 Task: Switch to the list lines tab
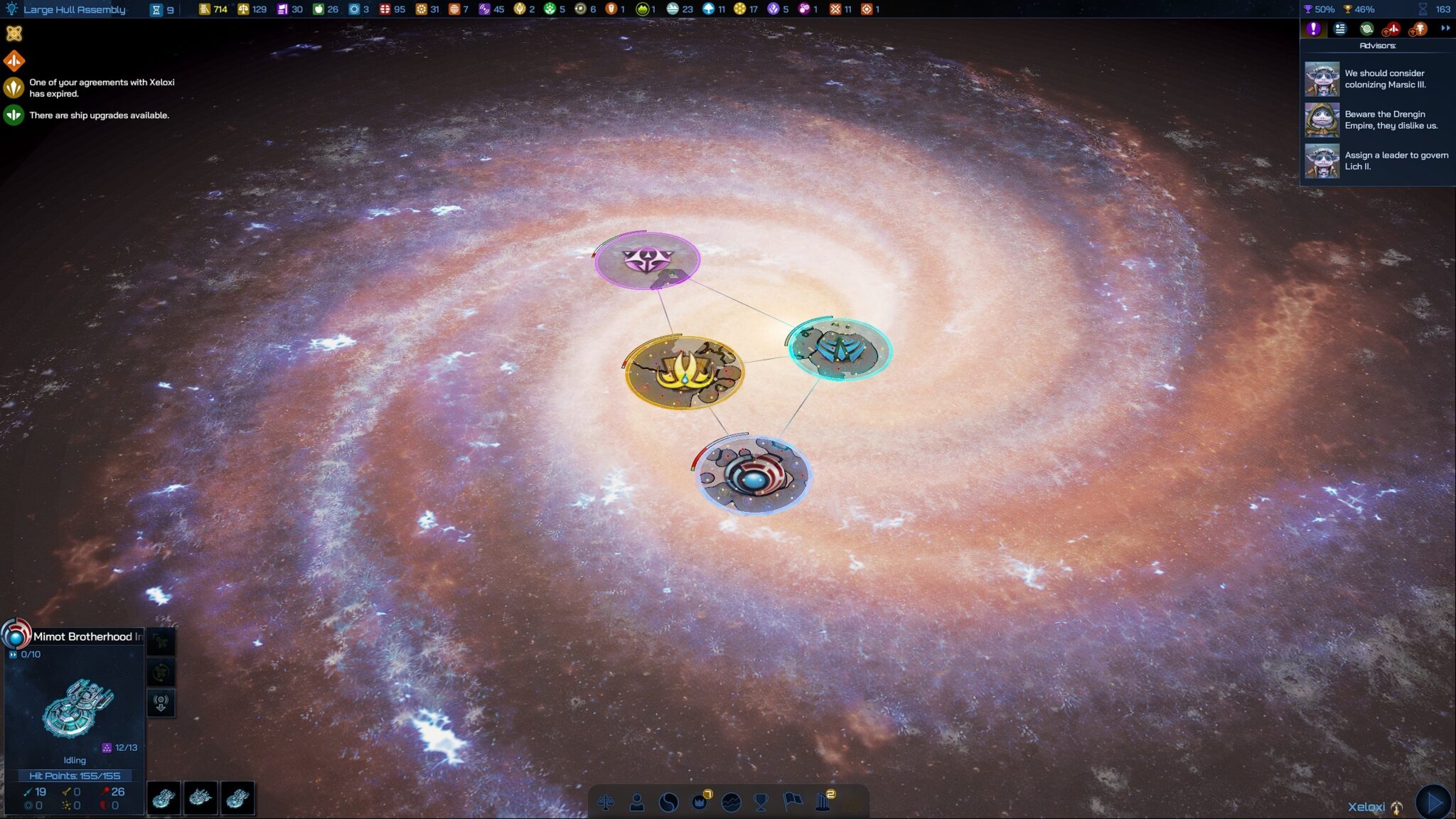tap(1340, 29)
